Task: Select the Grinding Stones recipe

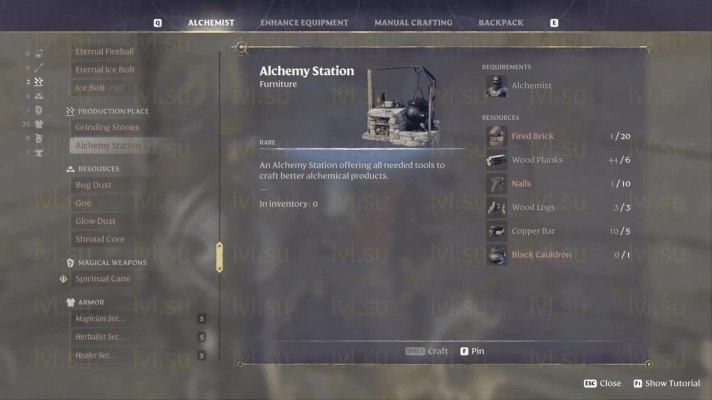Action: pos(107,127)
